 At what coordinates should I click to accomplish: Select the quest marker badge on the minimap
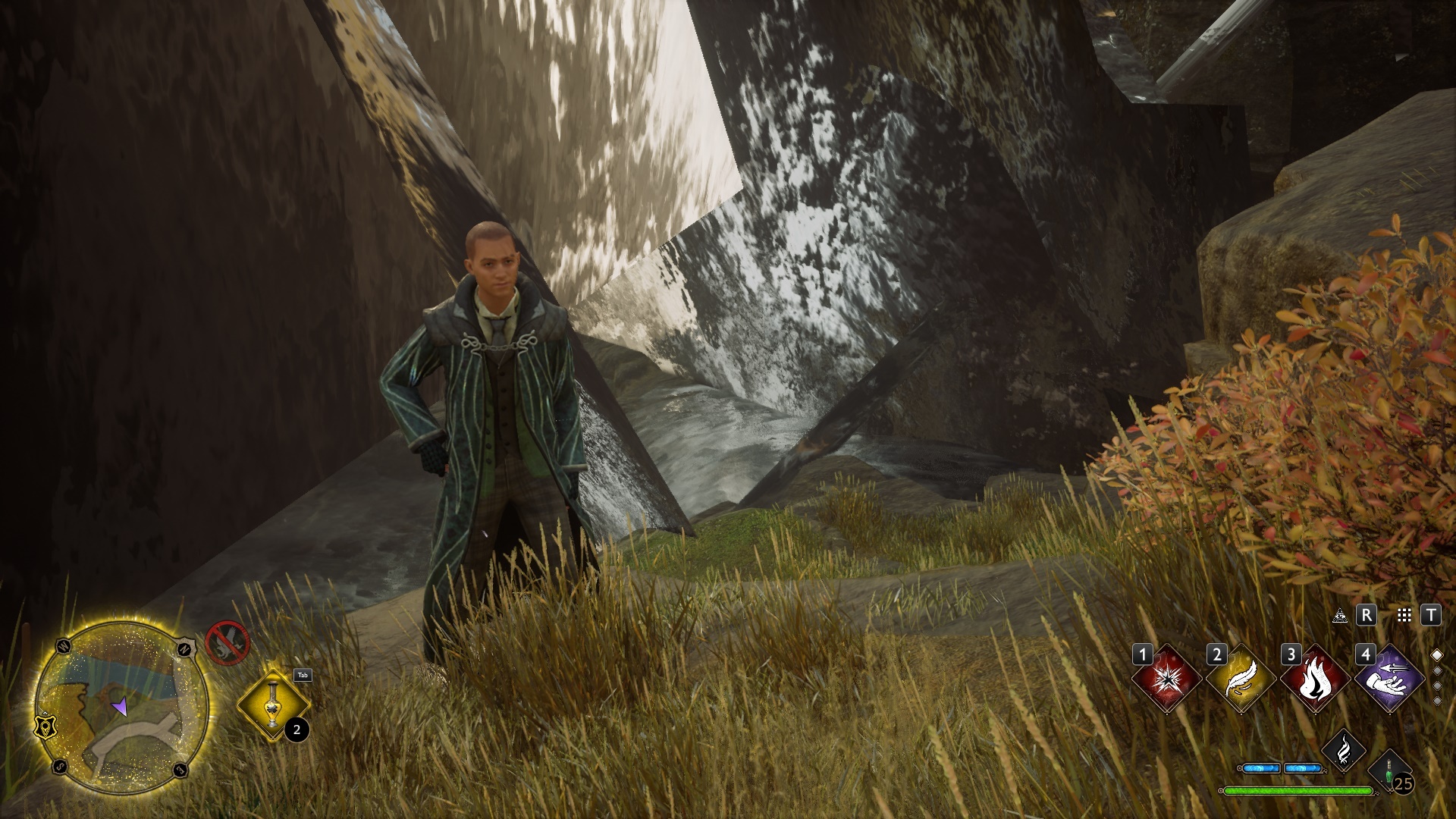tap(46, 726)
